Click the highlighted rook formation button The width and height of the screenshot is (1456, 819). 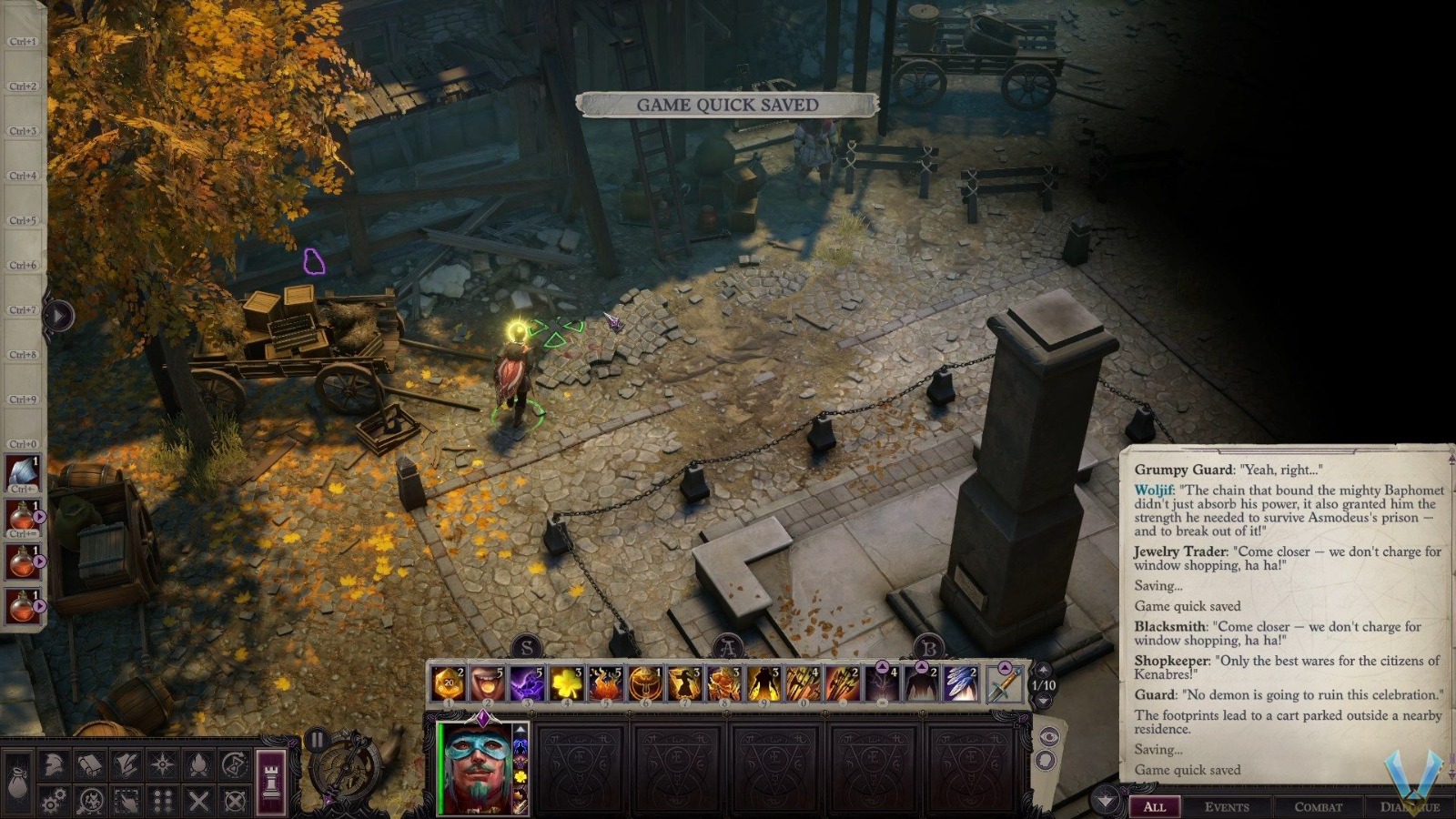coord(269,781)
